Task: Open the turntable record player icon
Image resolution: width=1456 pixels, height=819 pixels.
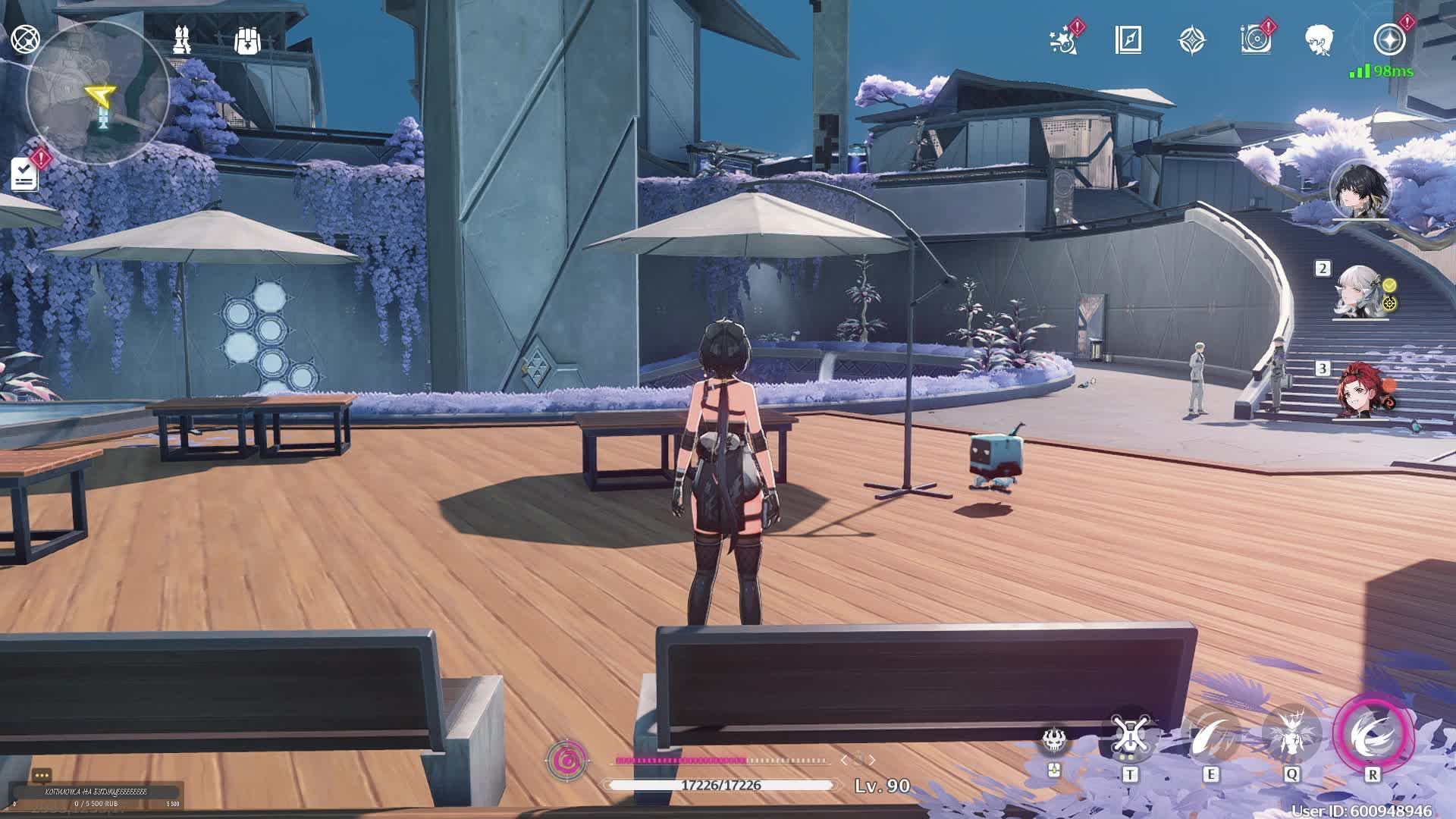Action: click(1256, 40)
